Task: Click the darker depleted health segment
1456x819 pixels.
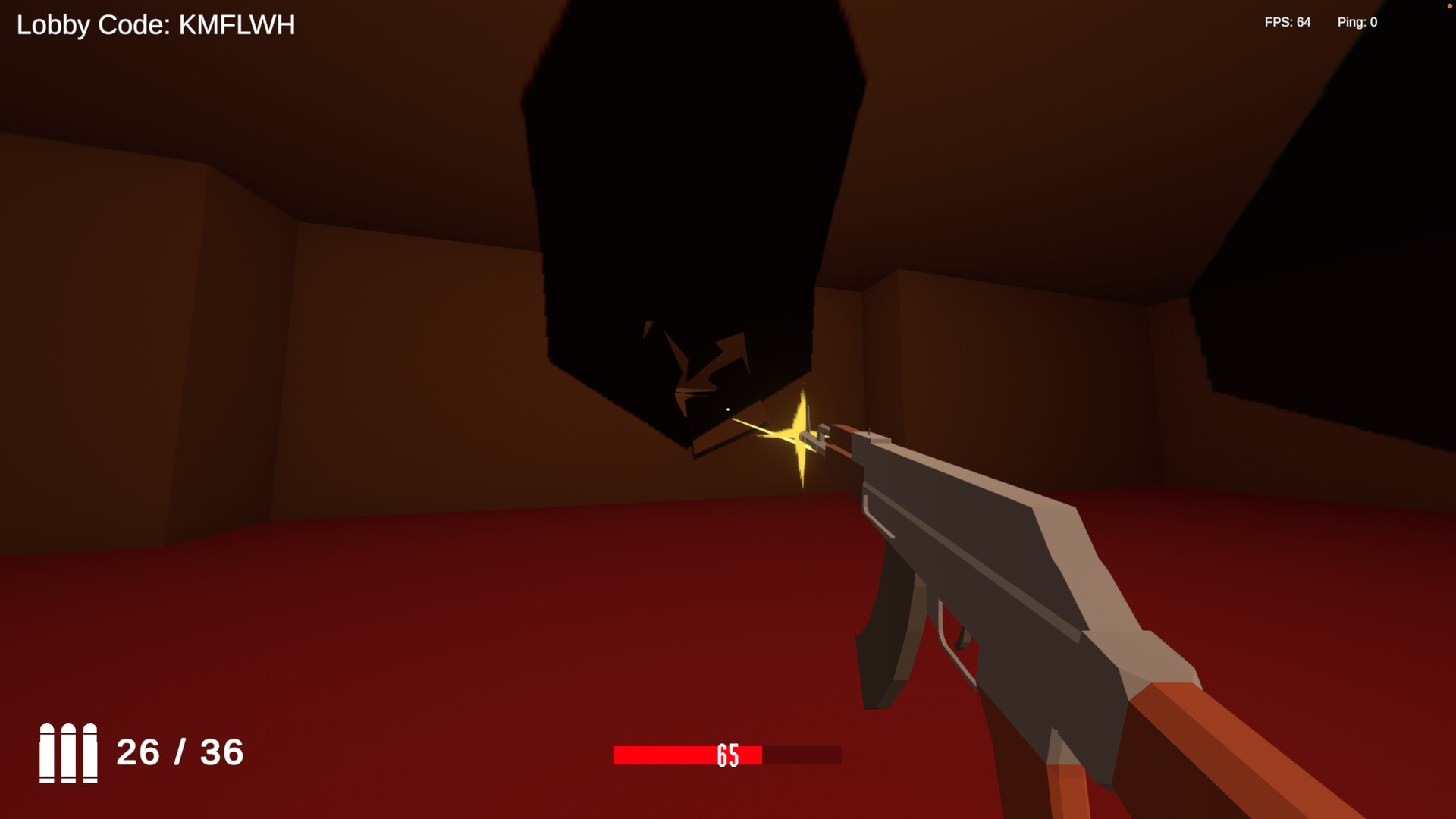Action: (x=800, y=755)
